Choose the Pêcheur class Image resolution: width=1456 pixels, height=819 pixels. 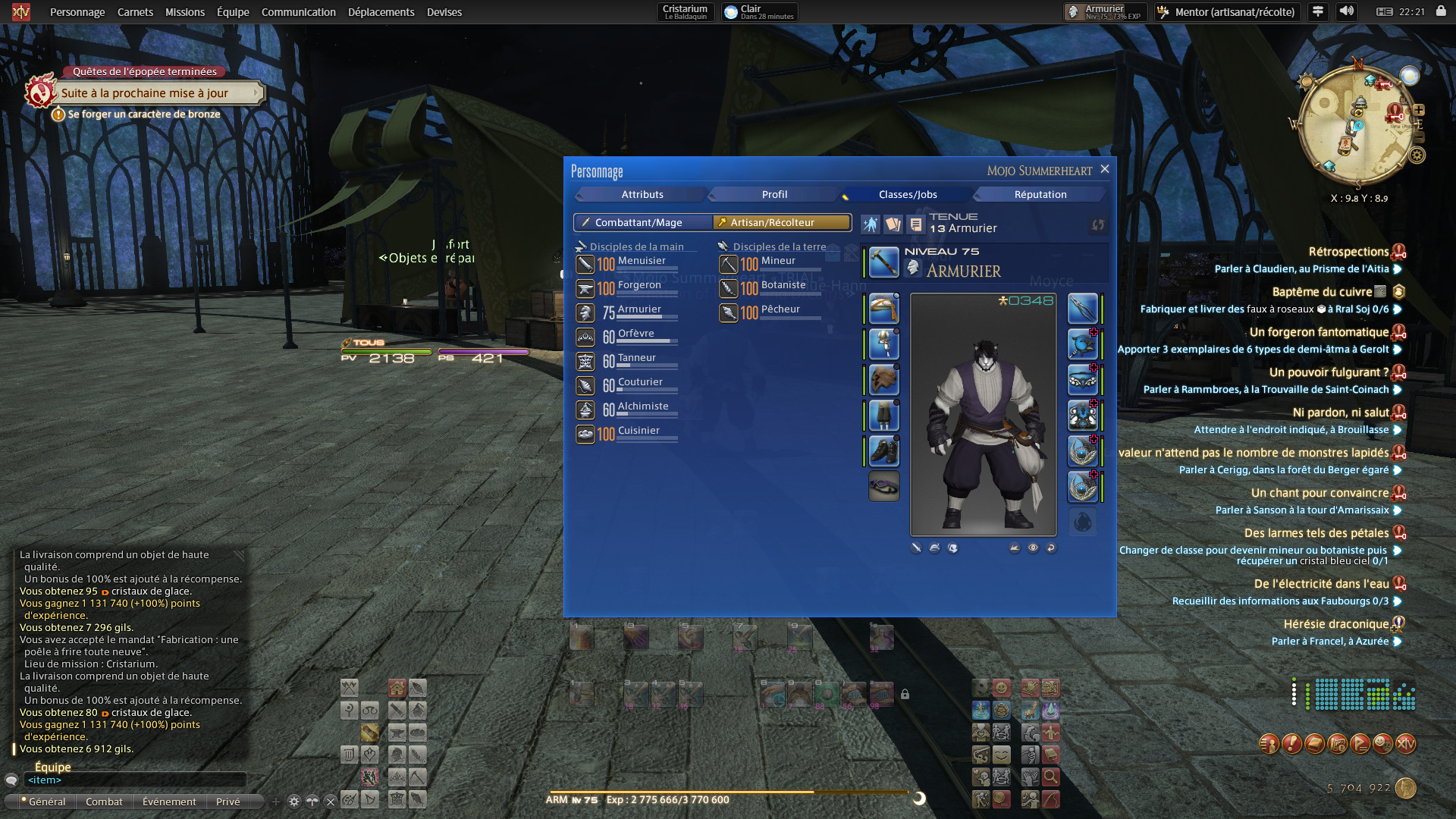(780, 311)
